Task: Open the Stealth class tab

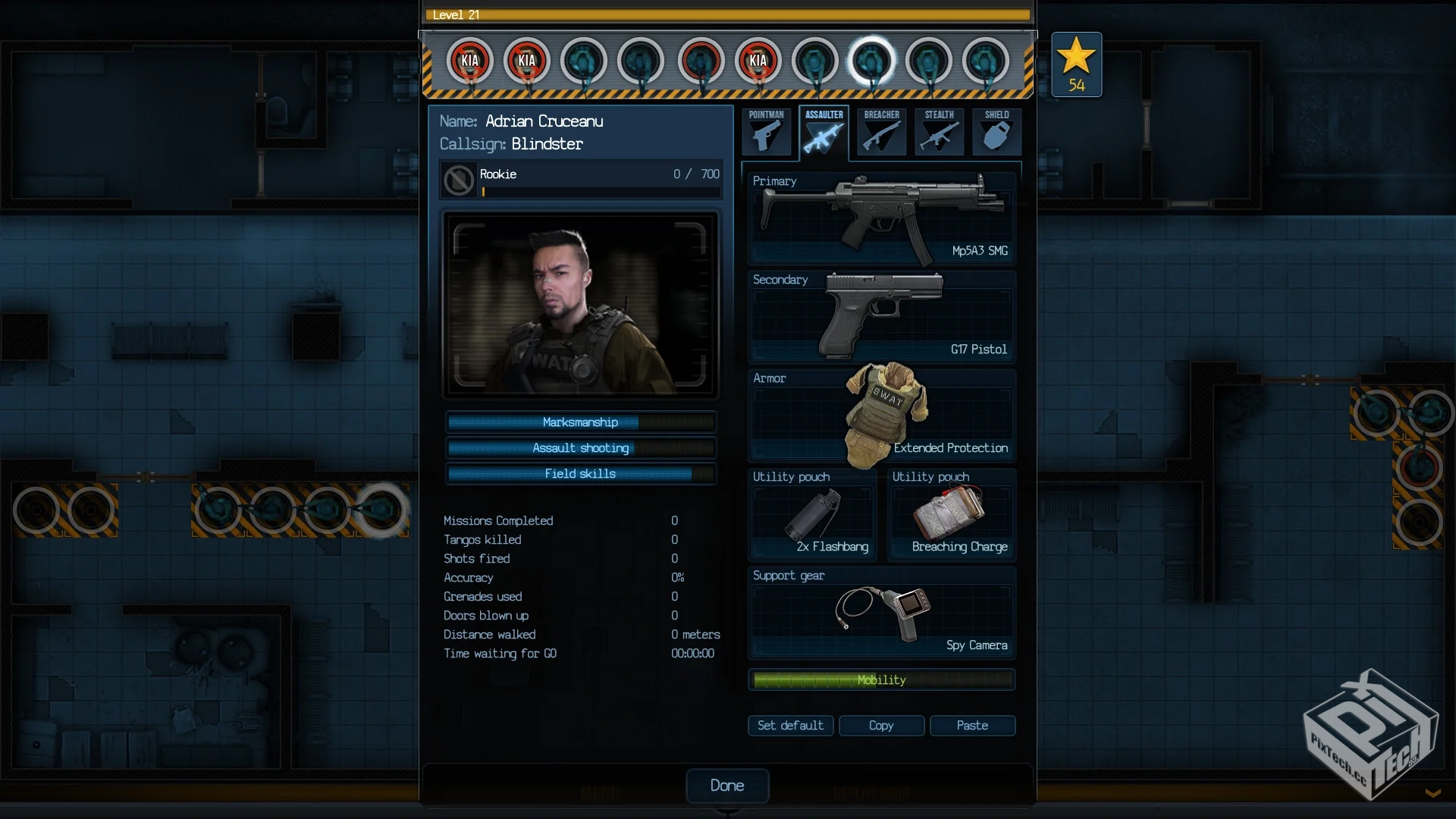Action: coord(940,132)
